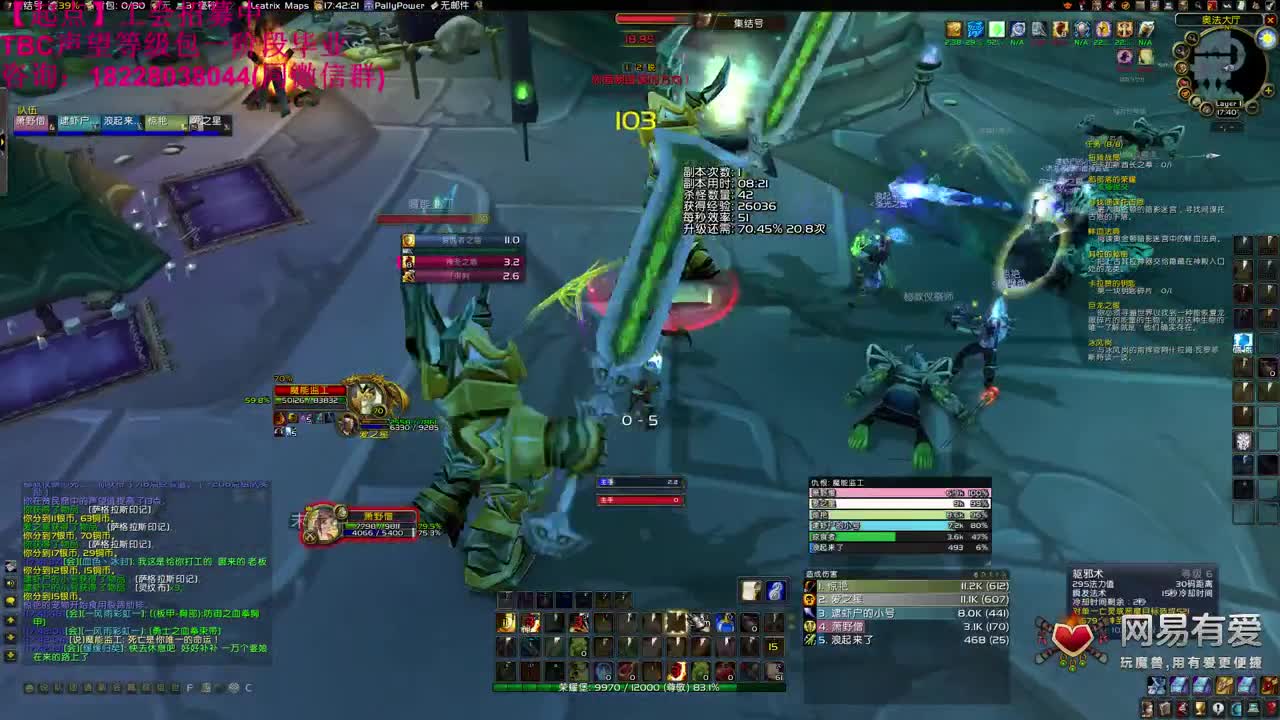
Task: Select a tracking icon on the minimap border
Action: coord(1184,53)
